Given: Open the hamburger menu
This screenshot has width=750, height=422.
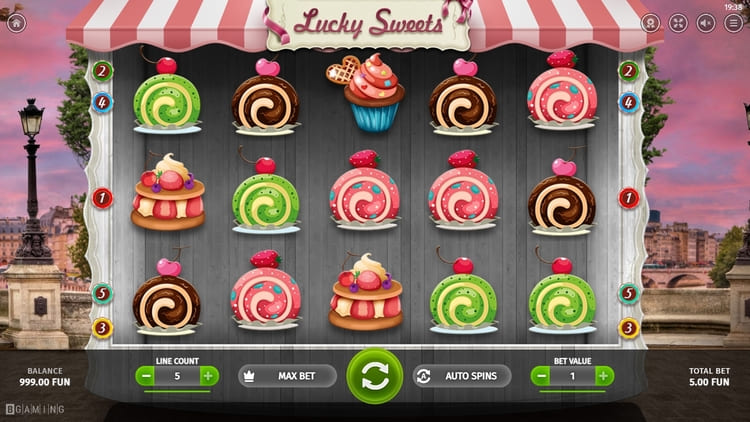Looking at the screenshot, I should pyautogui.click(x=734, y=22).
